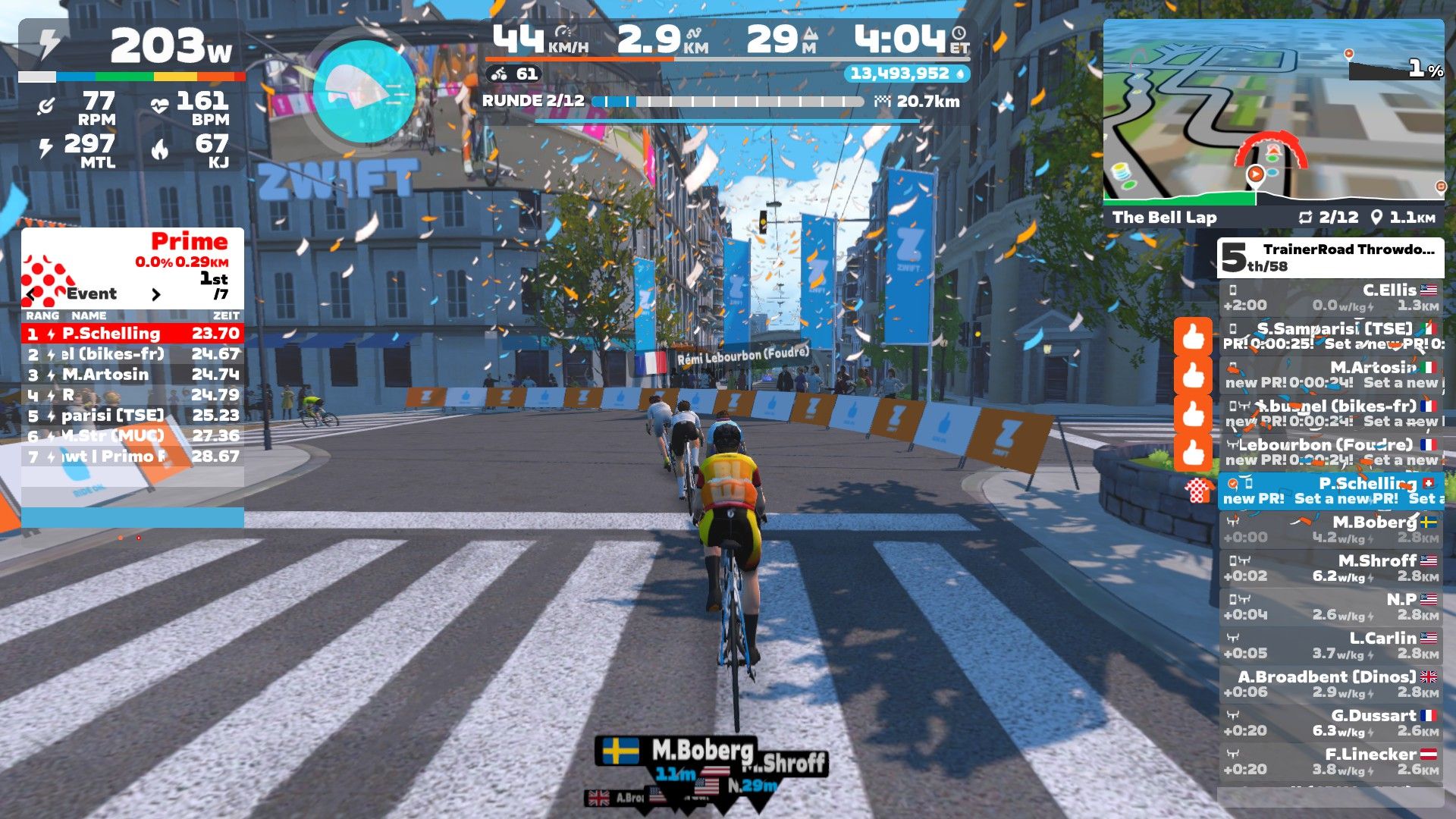Tap the thumbs-up beside Lebourbon (Foudre)
Screen dimensions: 1456x819
[1193, 453]
